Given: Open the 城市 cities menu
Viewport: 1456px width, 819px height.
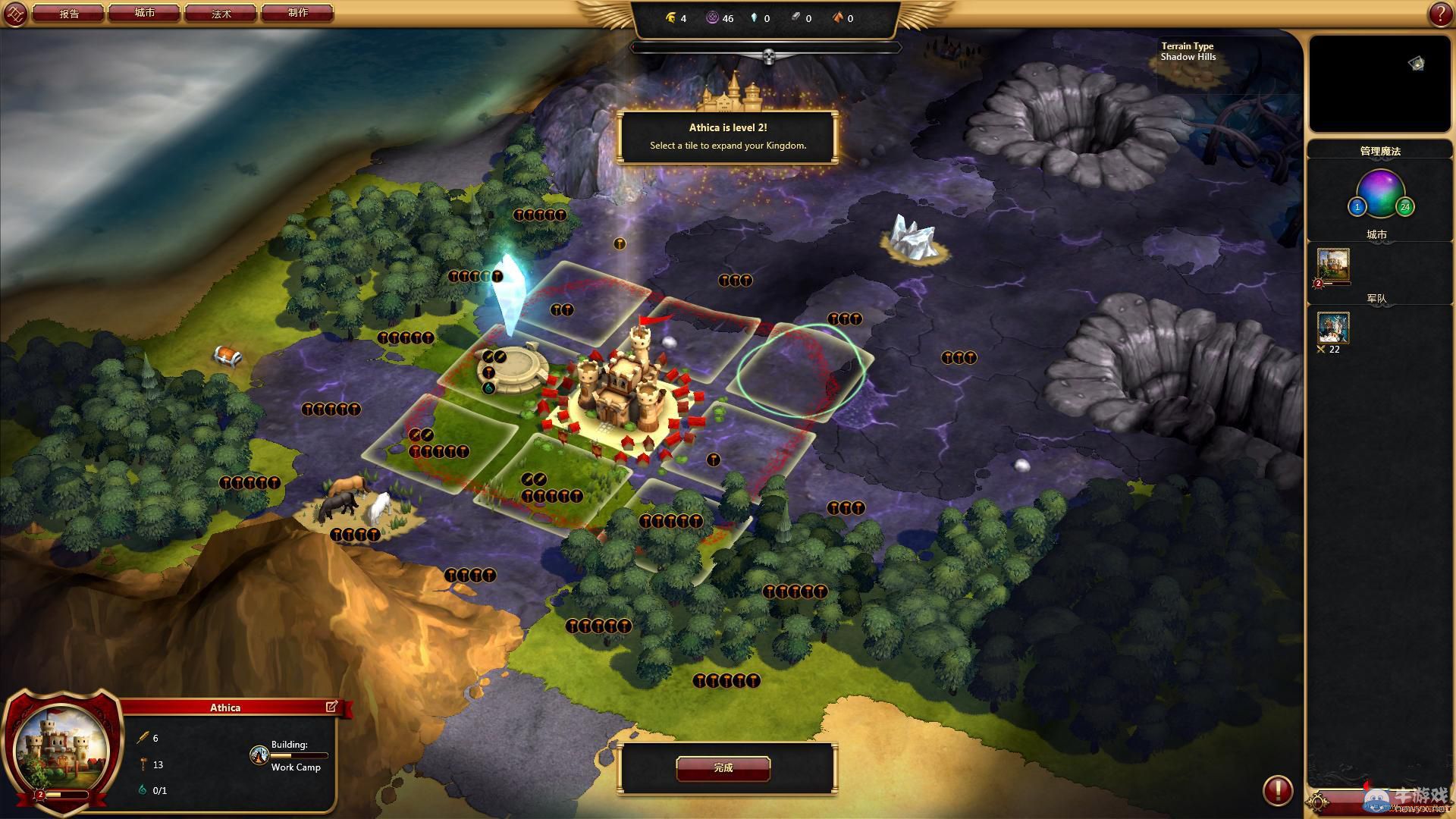Looking at the screenshot, I should pos(144,14).
